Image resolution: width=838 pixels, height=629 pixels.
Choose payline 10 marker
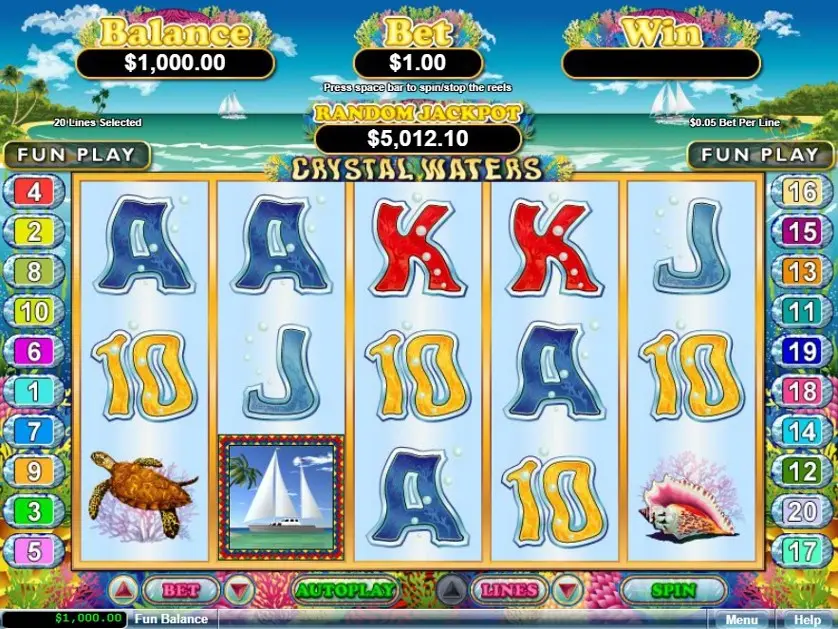point(34,311)
